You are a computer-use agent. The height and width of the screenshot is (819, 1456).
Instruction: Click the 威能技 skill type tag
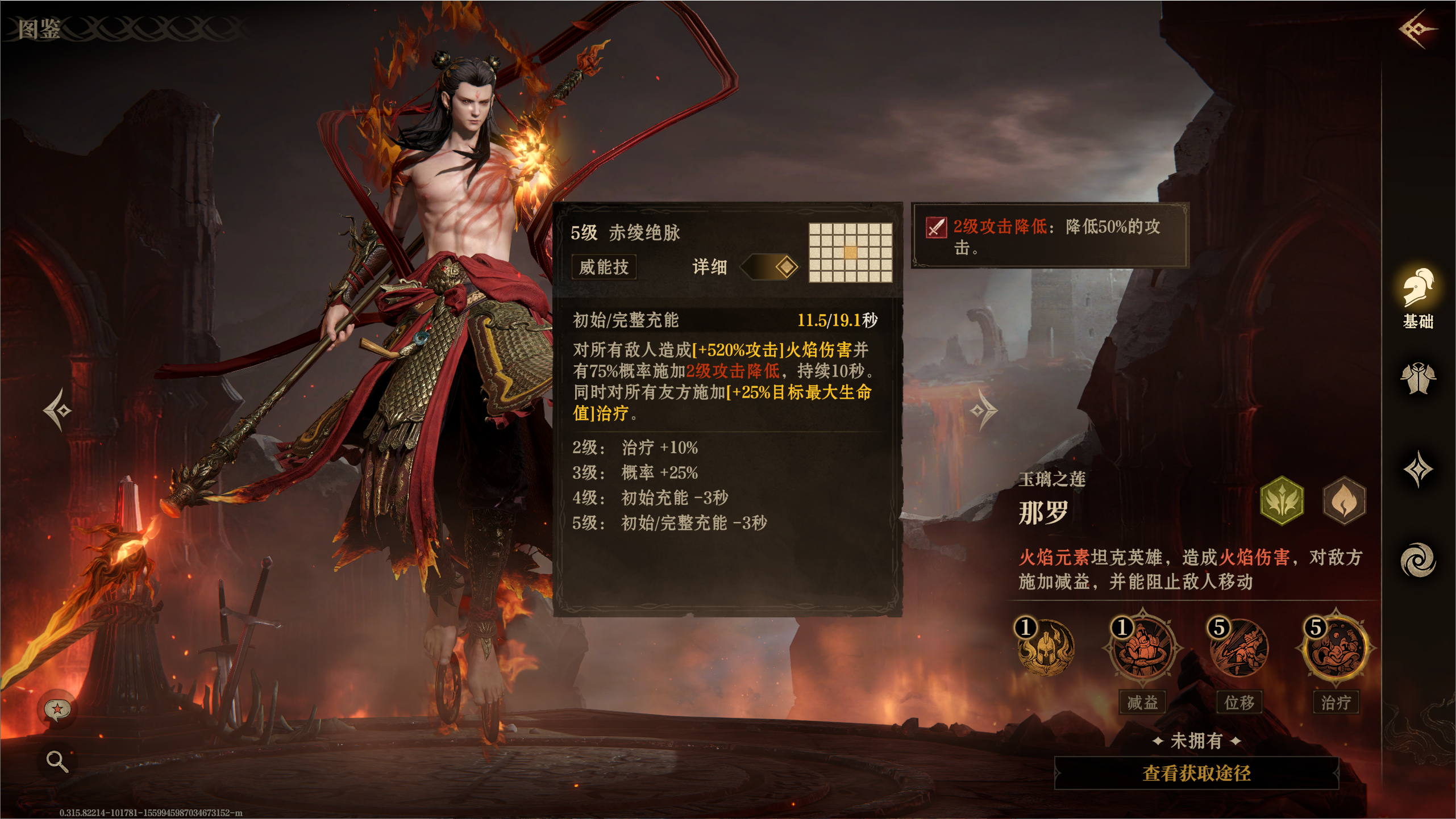604,266
